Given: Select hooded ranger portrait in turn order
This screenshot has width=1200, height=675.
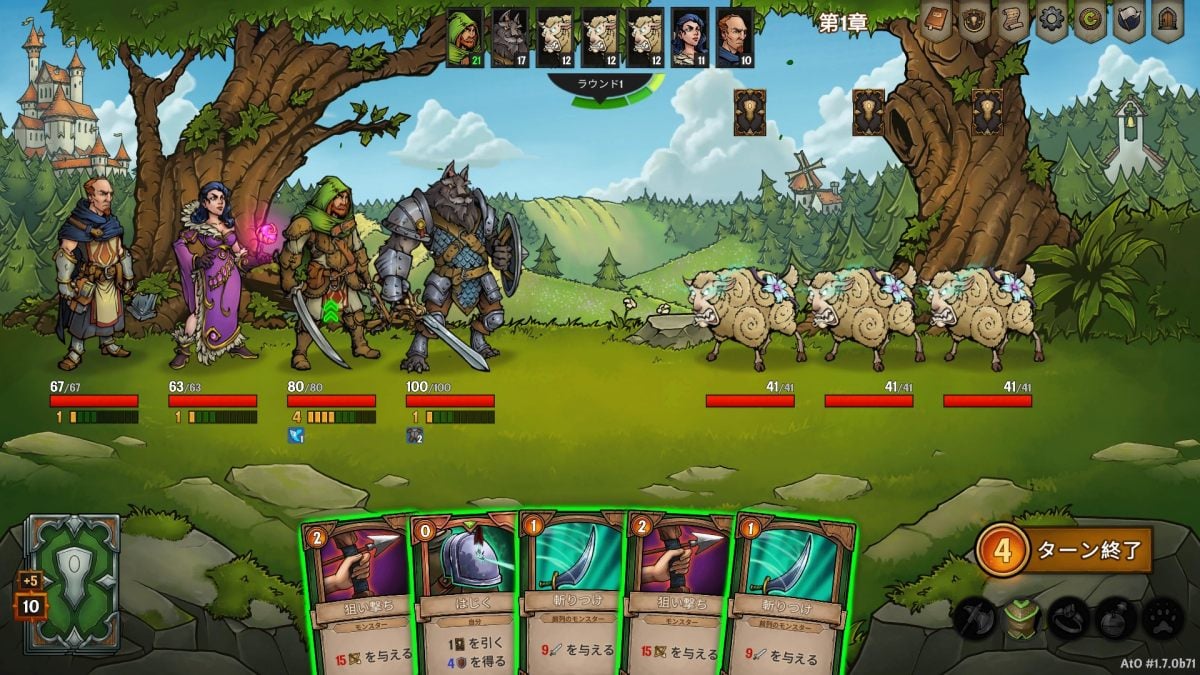Looking at the screenshot, I should pos(465,38).
